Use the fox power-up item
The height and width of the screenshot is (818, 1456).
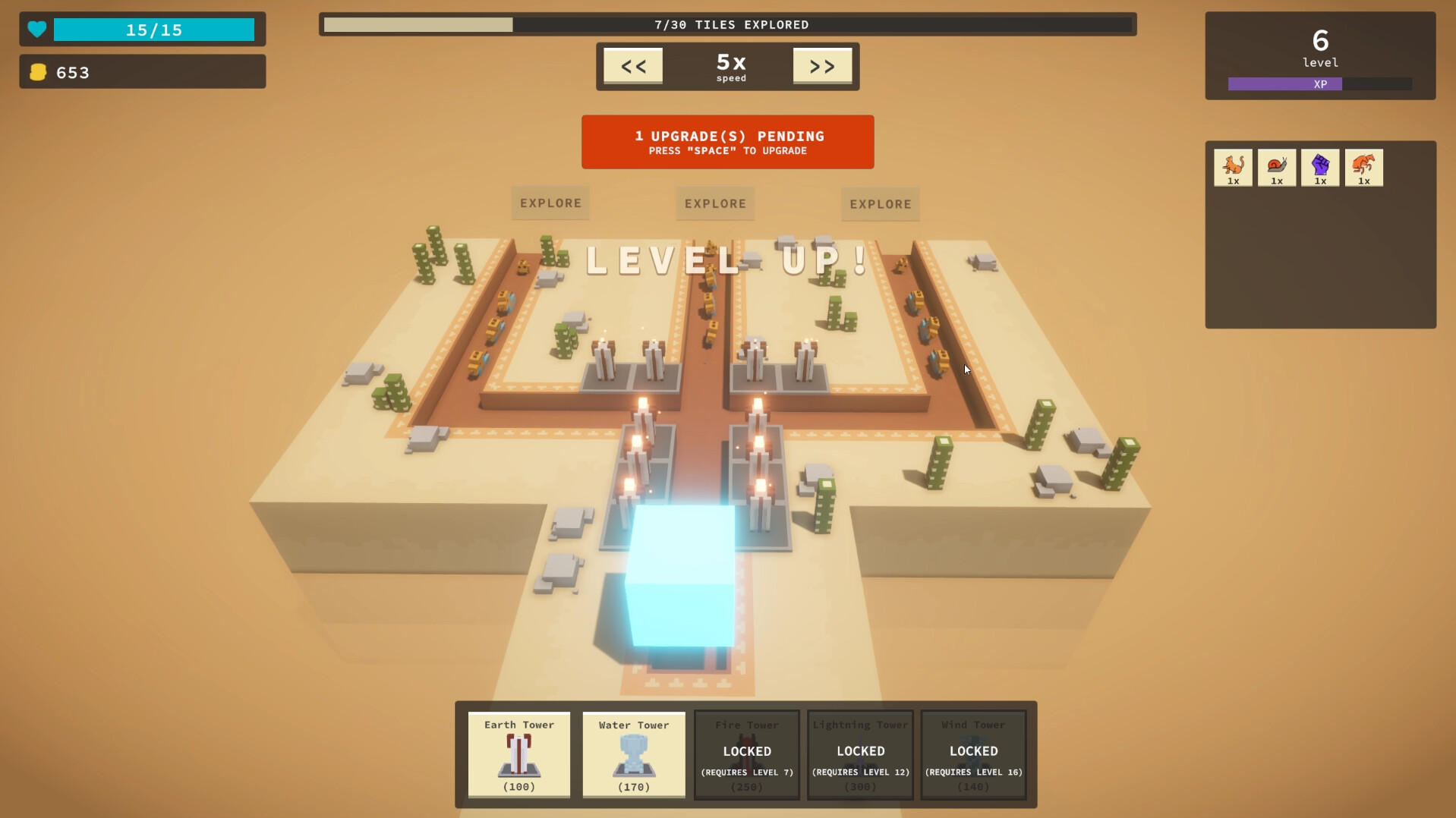[1363, 167]
